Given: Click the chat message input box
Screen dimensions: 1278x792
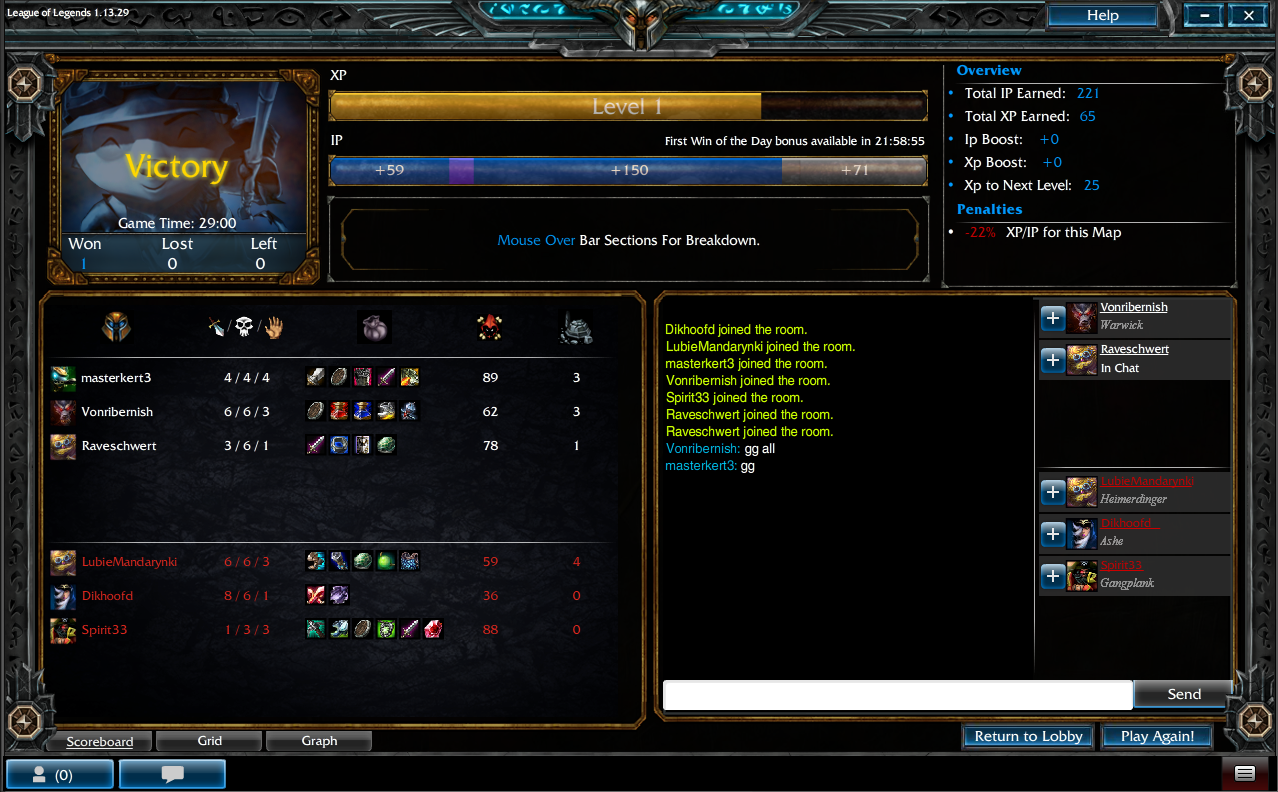Looking at the screenshot, I should pos(897,695).
